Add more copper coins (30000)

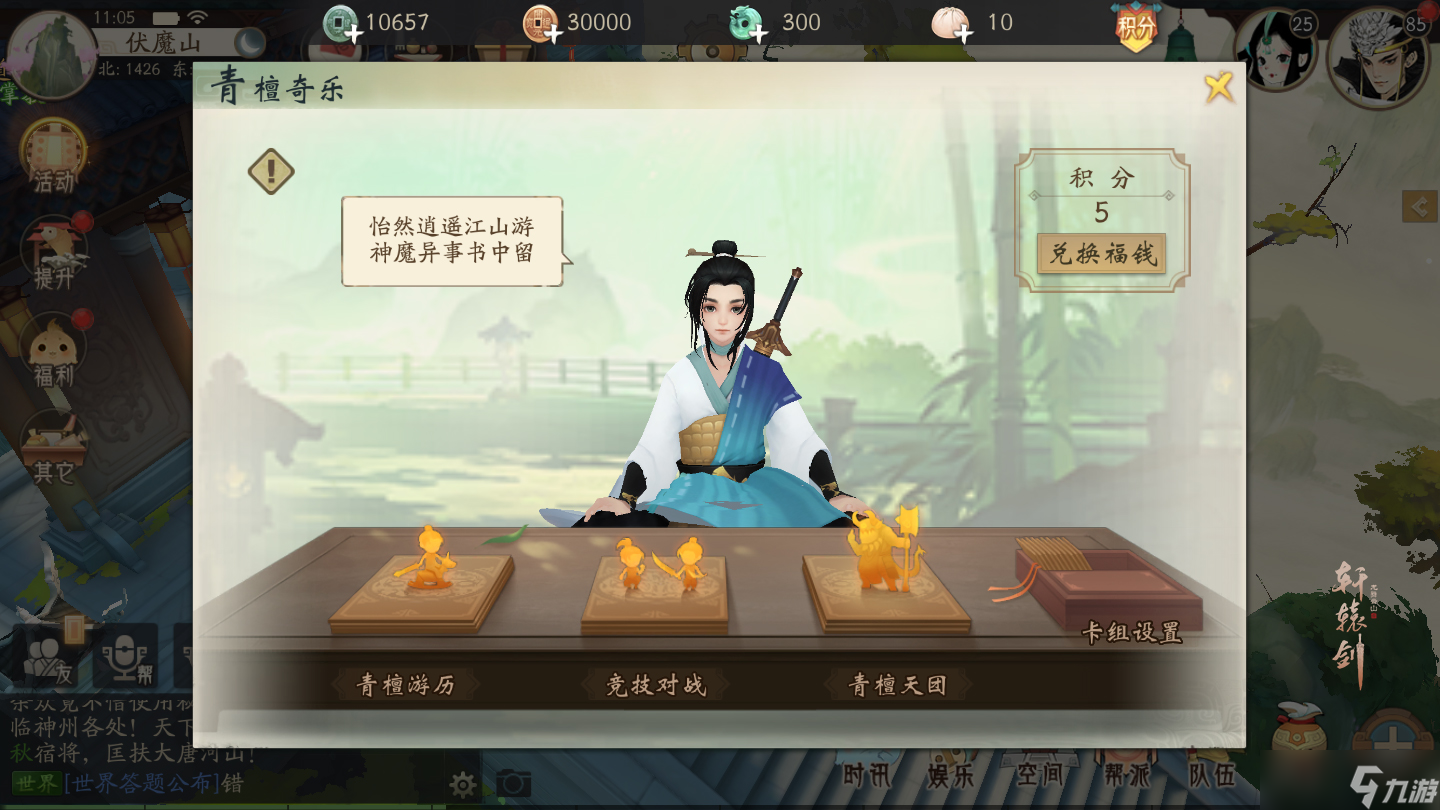point(553,36)
